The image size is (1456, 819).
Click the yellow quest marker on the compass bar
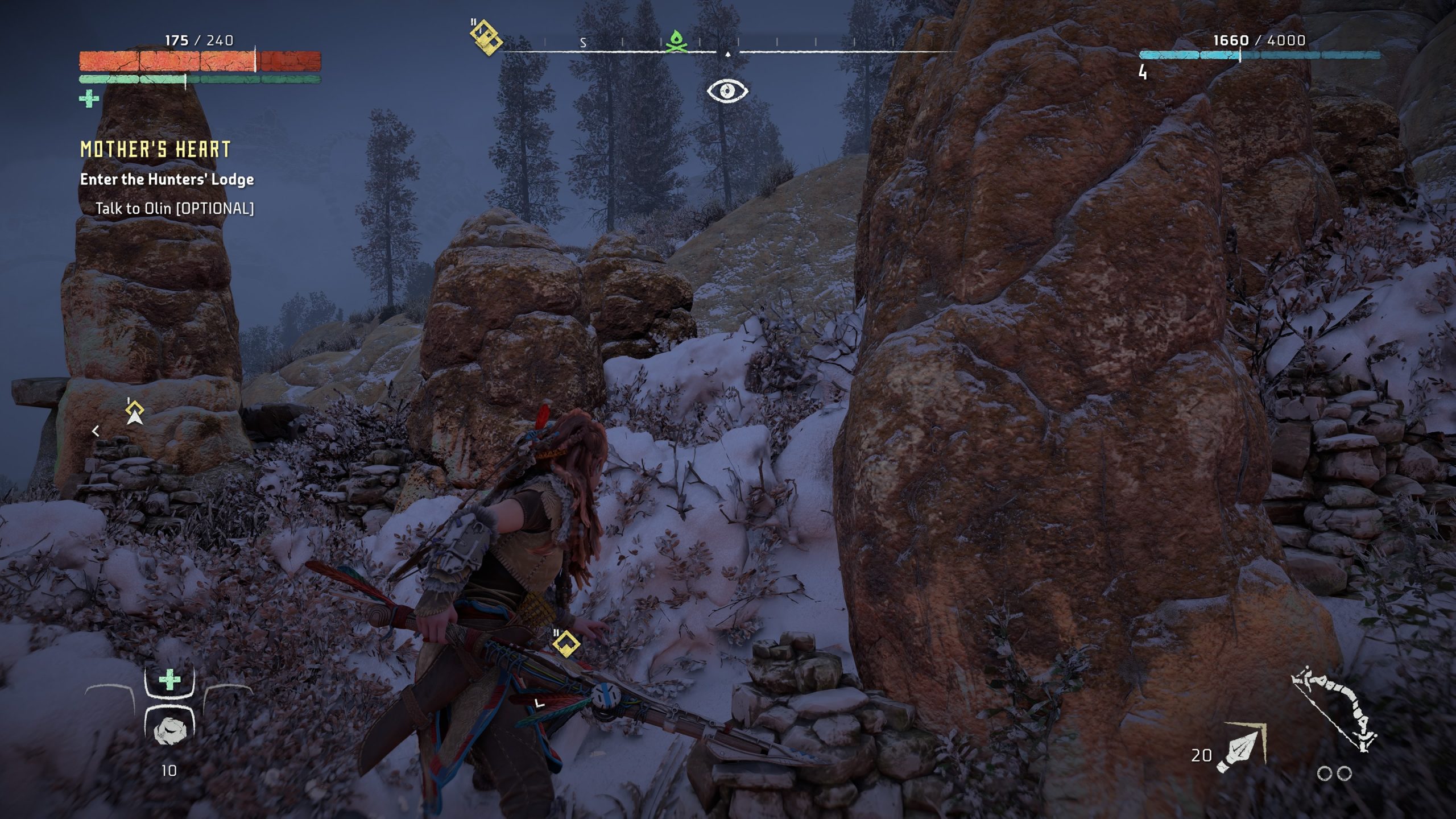point(486,37)
